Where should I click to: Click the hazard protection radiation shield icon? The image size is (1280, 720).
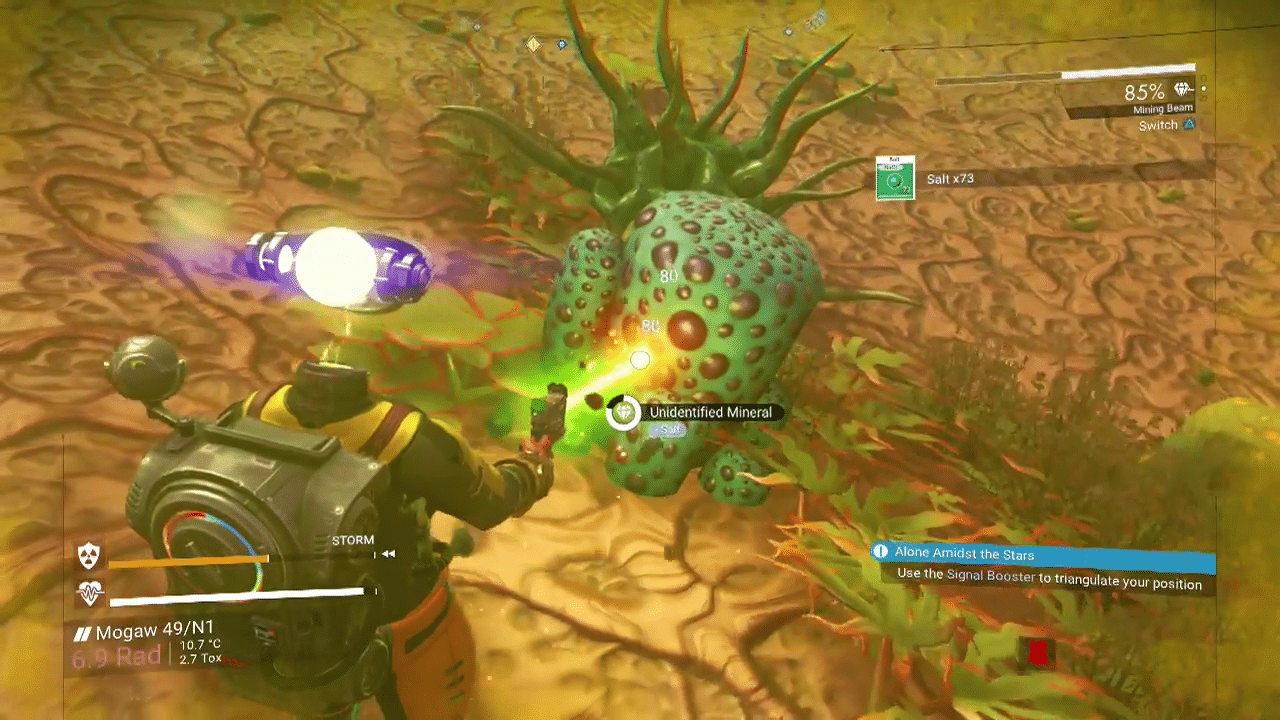90,555
